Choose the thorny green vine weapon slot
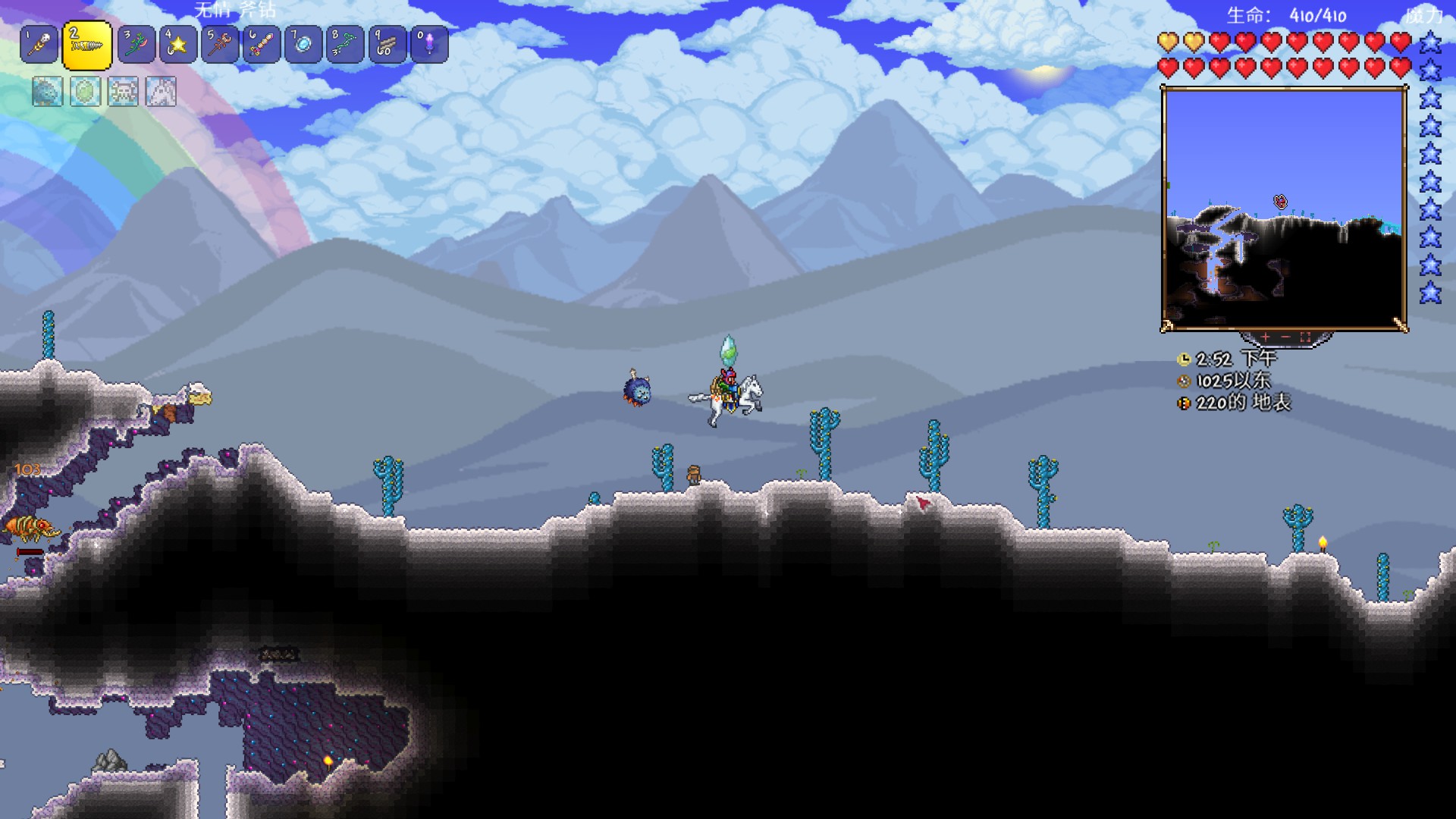This screenshot has height=819, width=1456. [x=136, y=45]
